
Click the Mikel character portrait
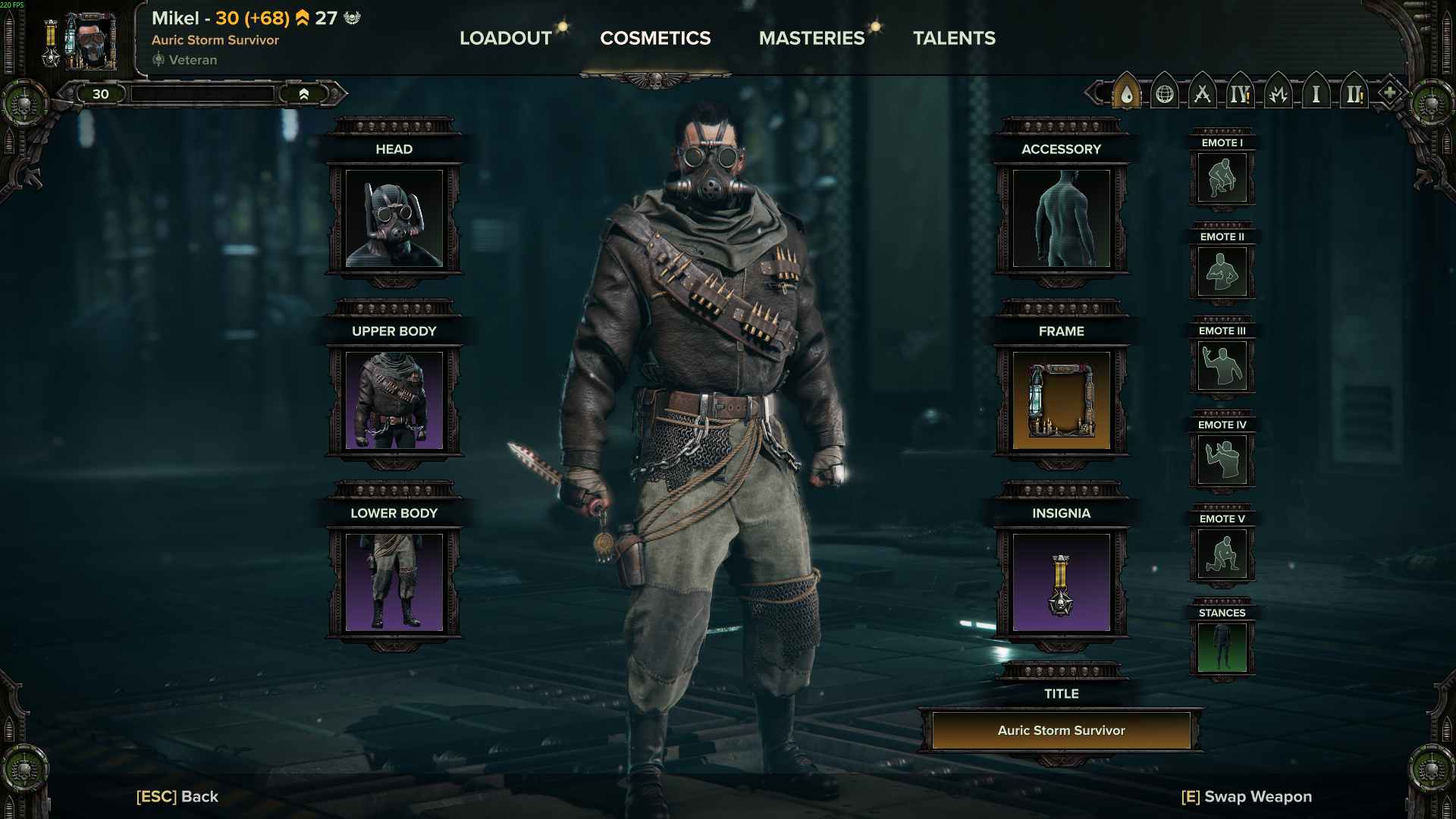click(91, 41)
